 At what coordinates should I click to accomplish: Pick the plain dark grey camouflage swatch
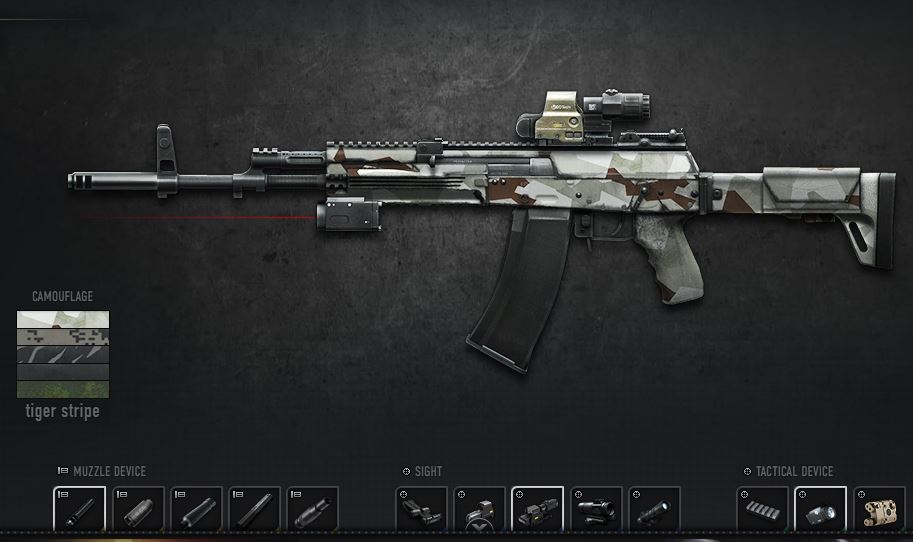click(62, 372)
